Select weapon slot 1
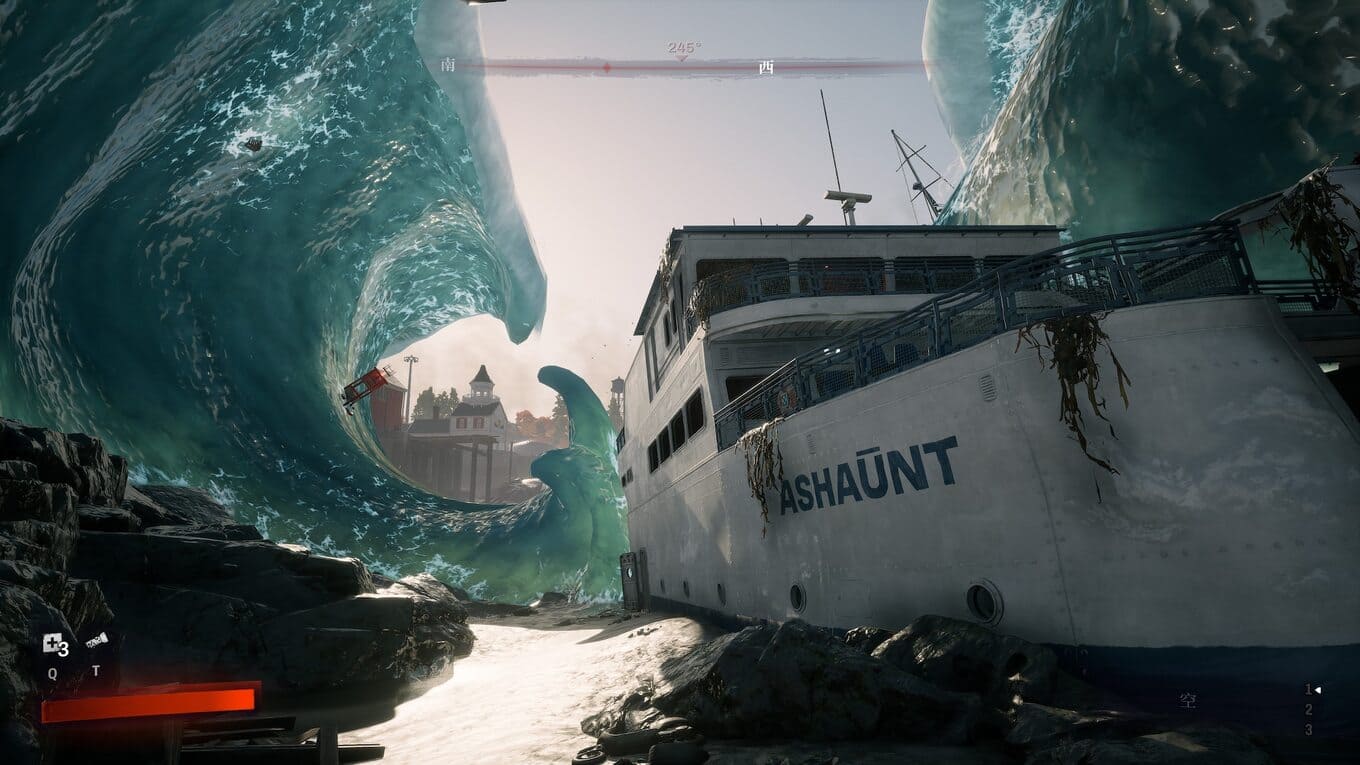 1308,689
